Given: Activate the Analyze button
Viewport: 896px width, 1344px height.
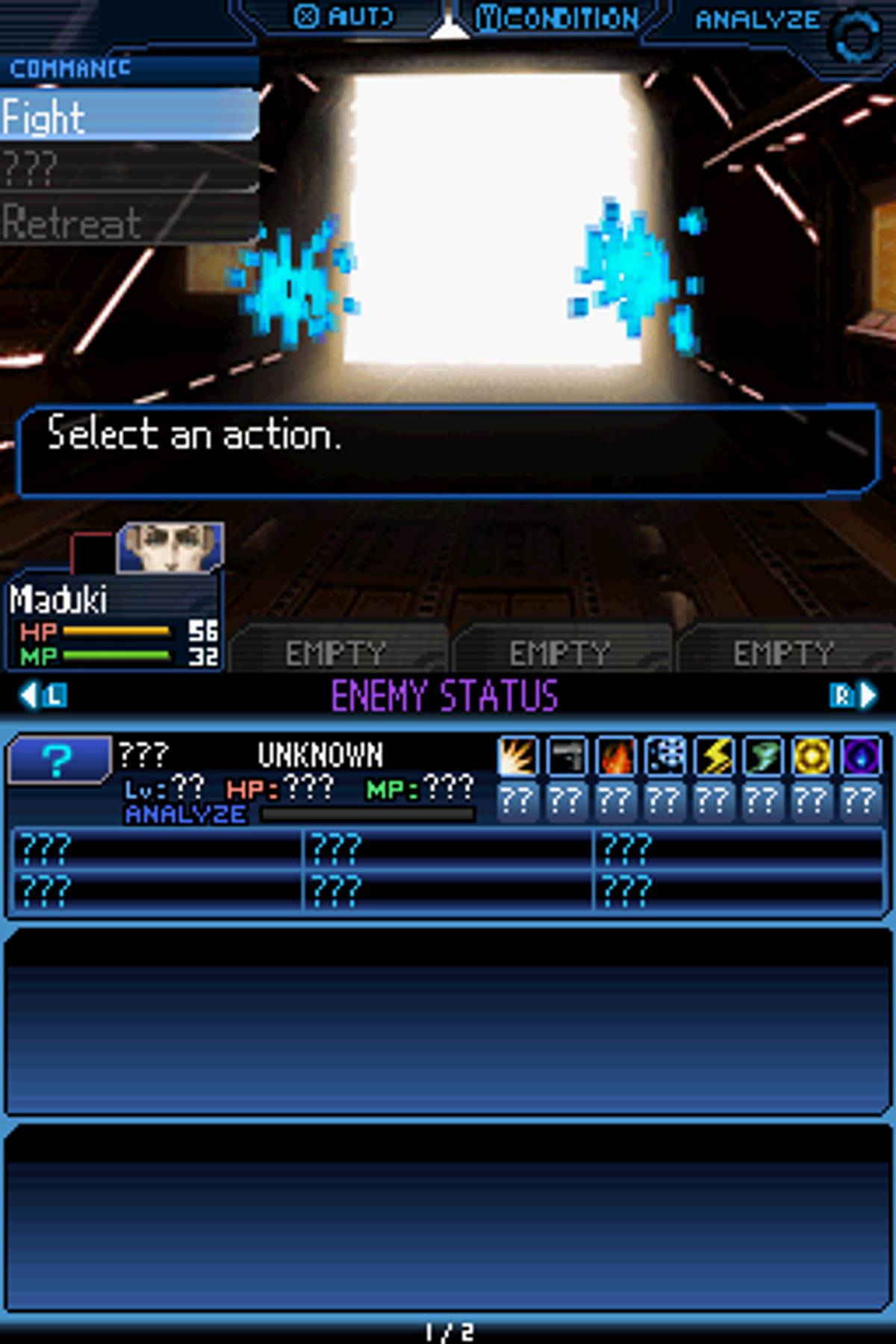Looking at the screenshot, I should tap(757, 19).
